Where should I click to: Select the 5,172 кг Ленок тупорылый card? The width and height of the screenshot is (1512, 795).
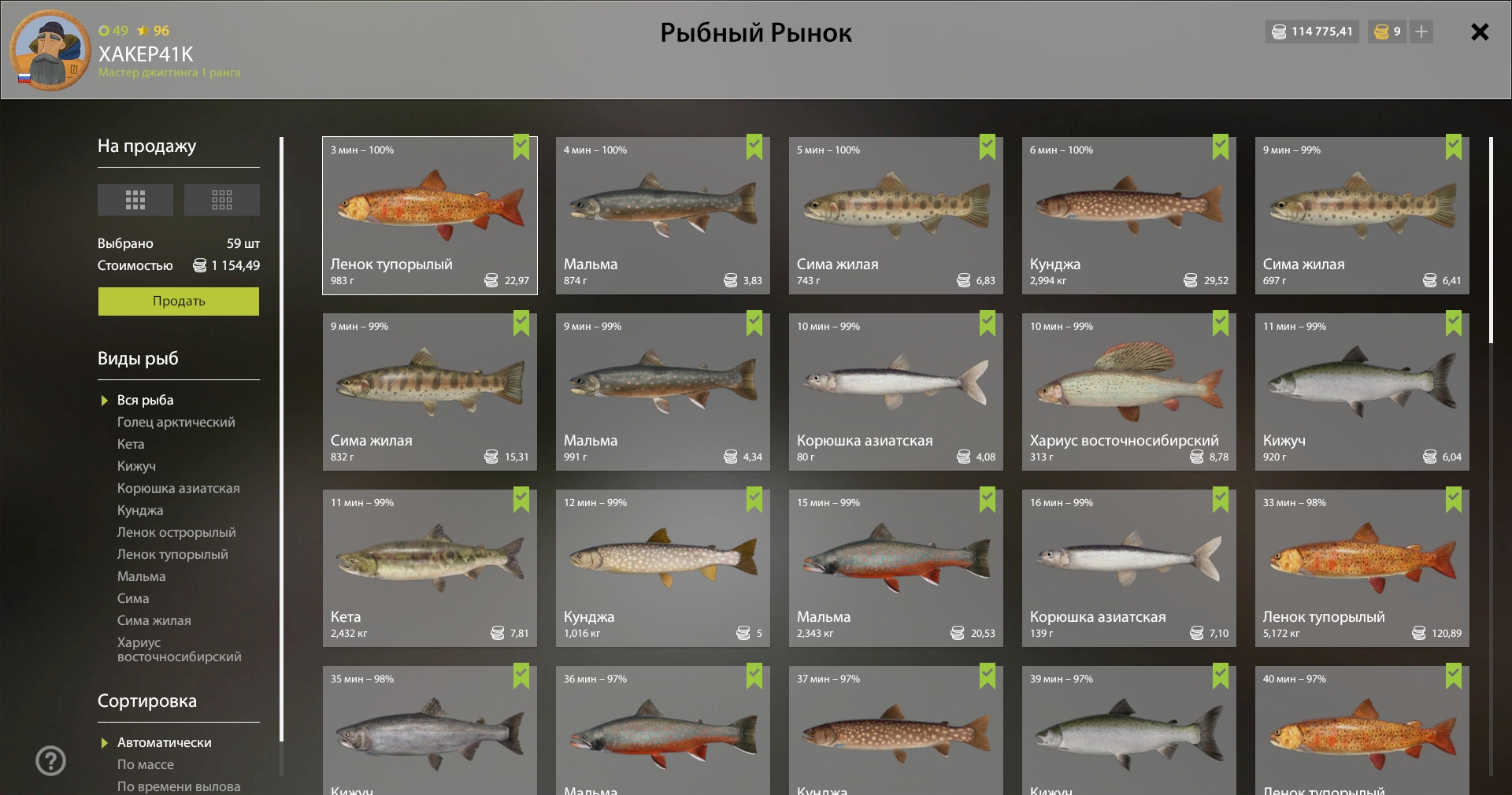[x=1362, y=568]
